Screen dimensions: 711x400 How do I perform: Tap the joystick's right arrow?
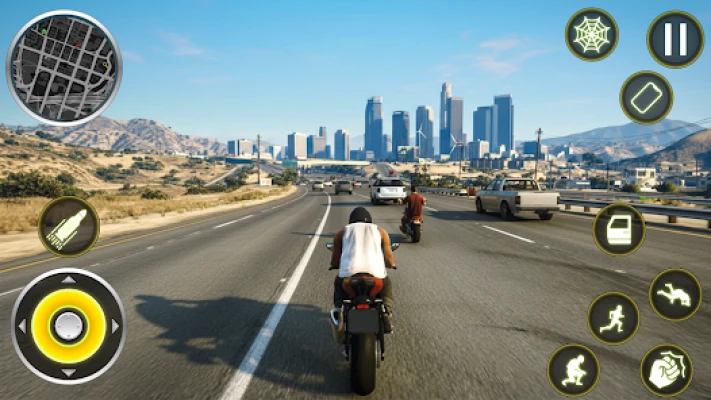click(115, 326)
